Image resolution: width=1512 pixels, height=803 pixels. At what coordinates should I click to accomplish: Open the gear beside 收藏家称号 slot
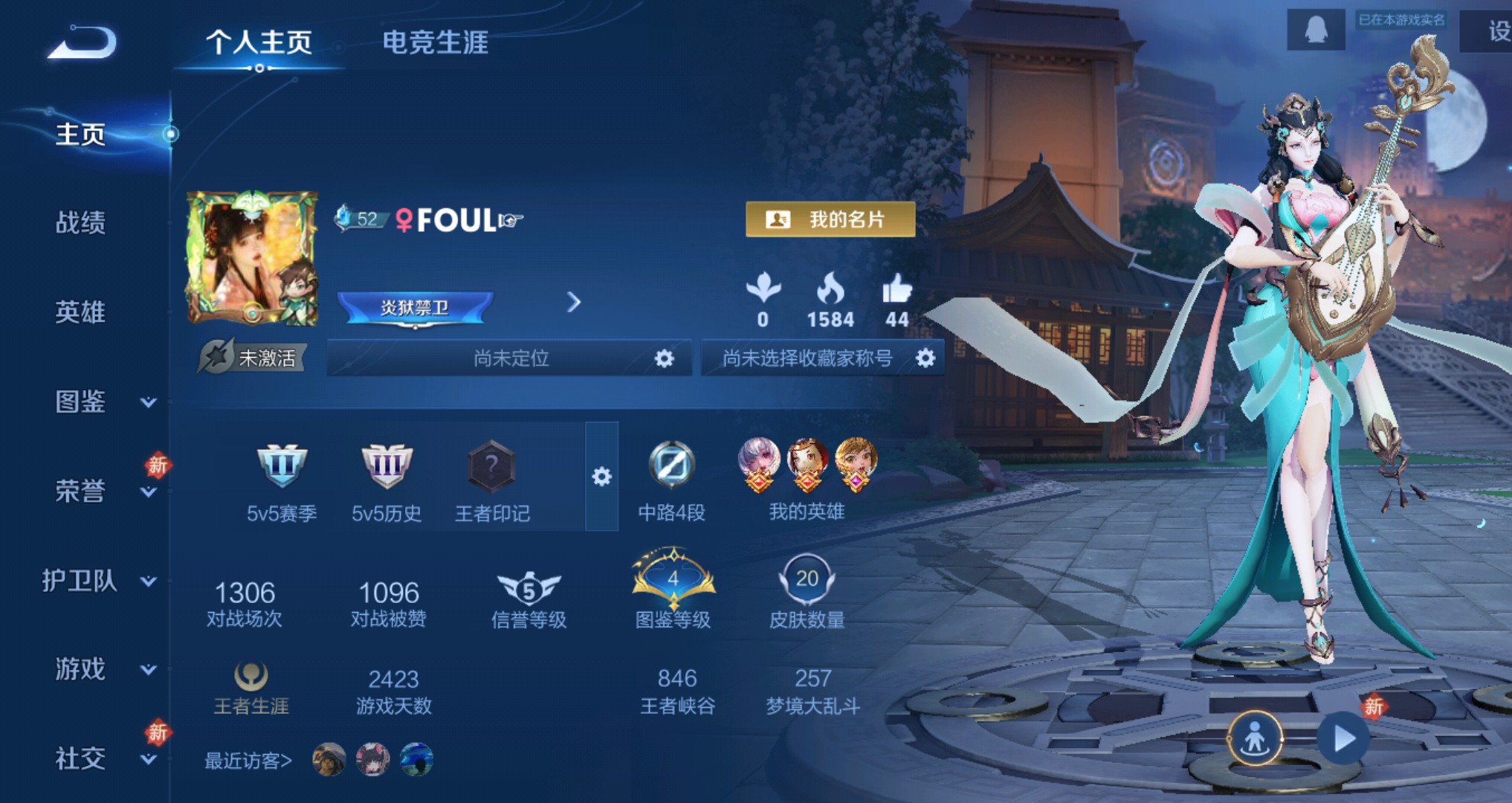[x=924, y=358]
